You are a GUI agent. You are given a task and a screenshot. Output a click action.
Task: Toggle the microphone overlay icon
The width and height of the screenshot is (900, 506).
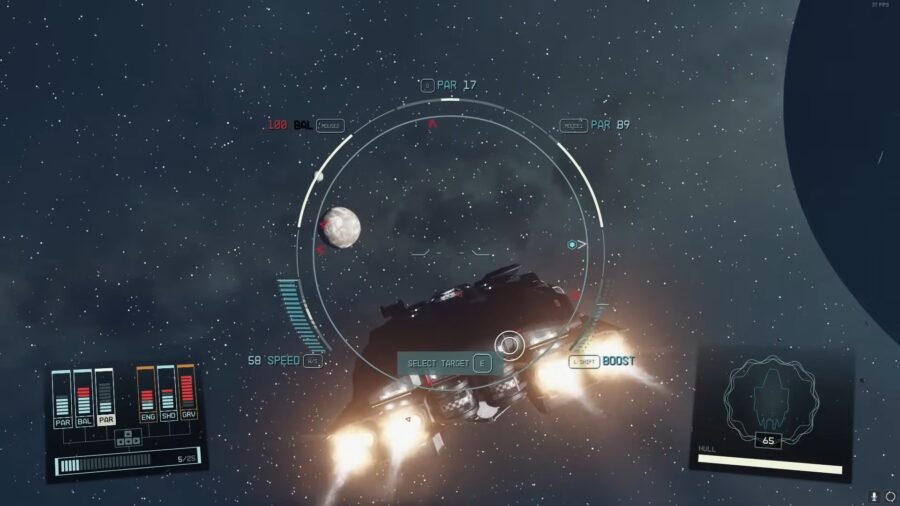[875, 496]
